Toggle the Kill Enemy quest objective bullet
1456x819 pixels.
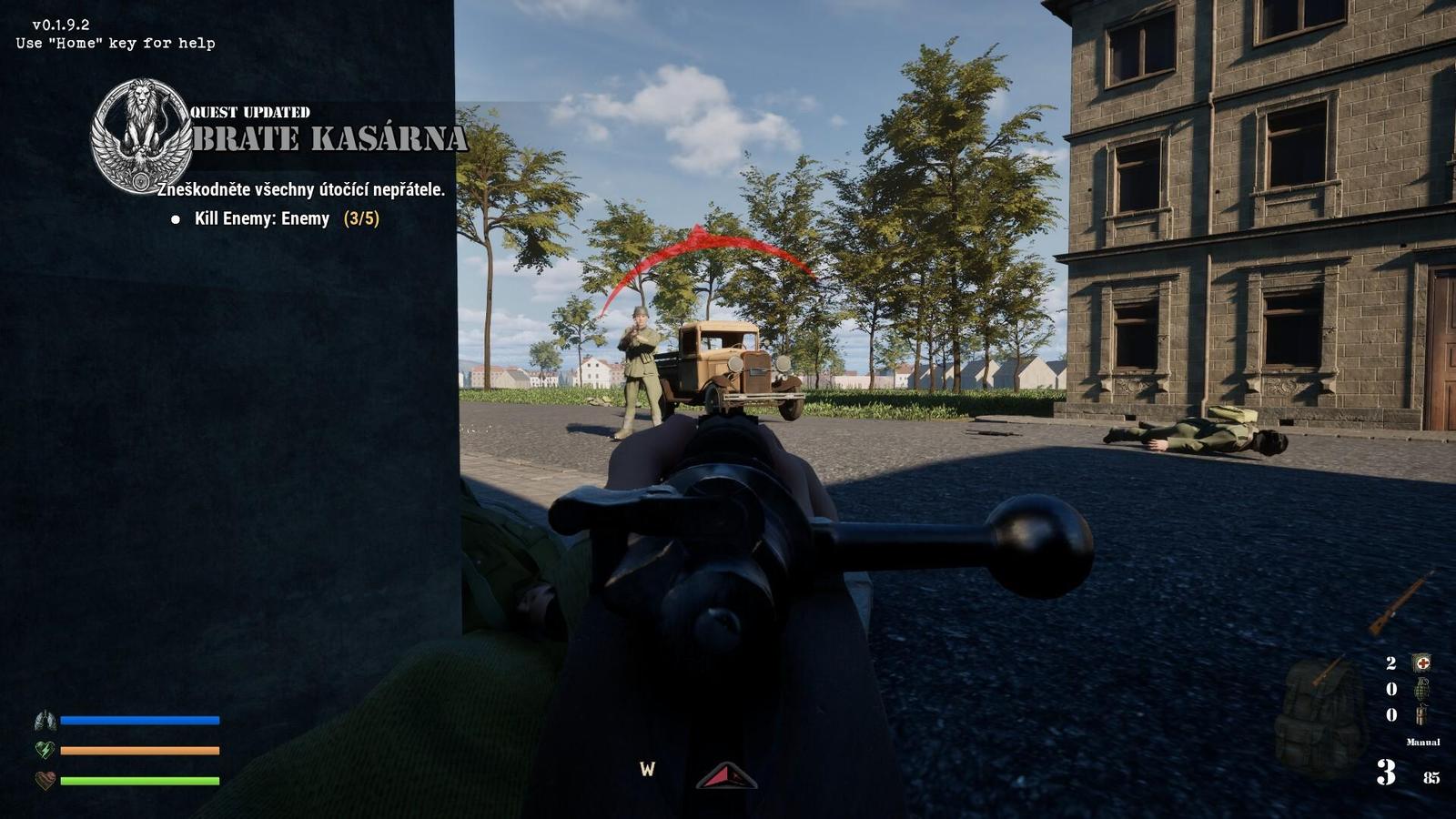point(175,218)
